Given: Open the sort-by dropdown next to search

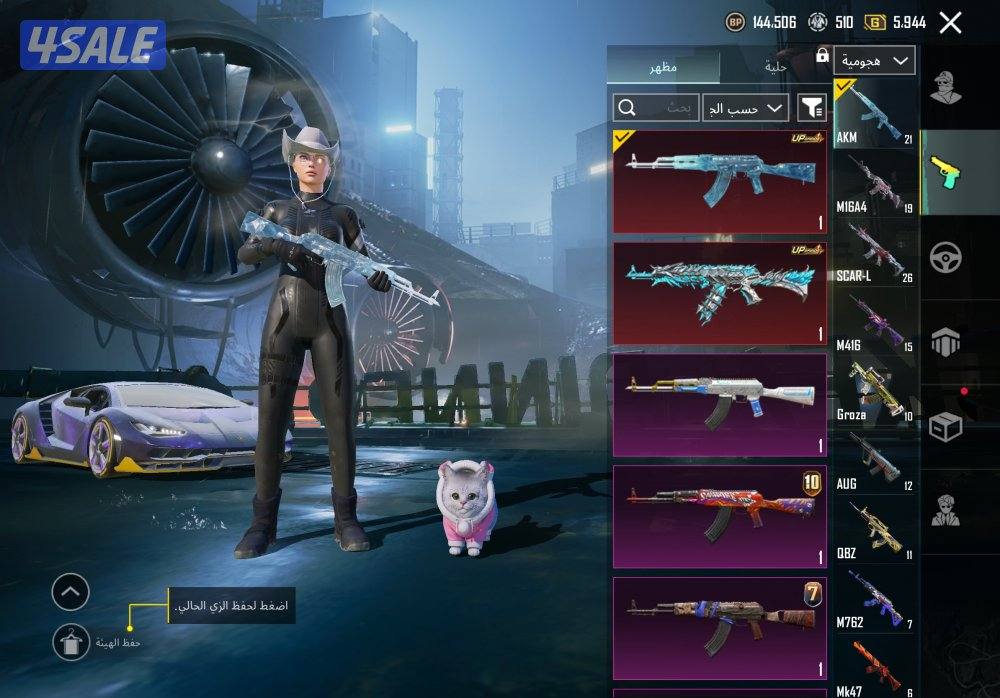Looking at the screenshot, I should 745,108.
